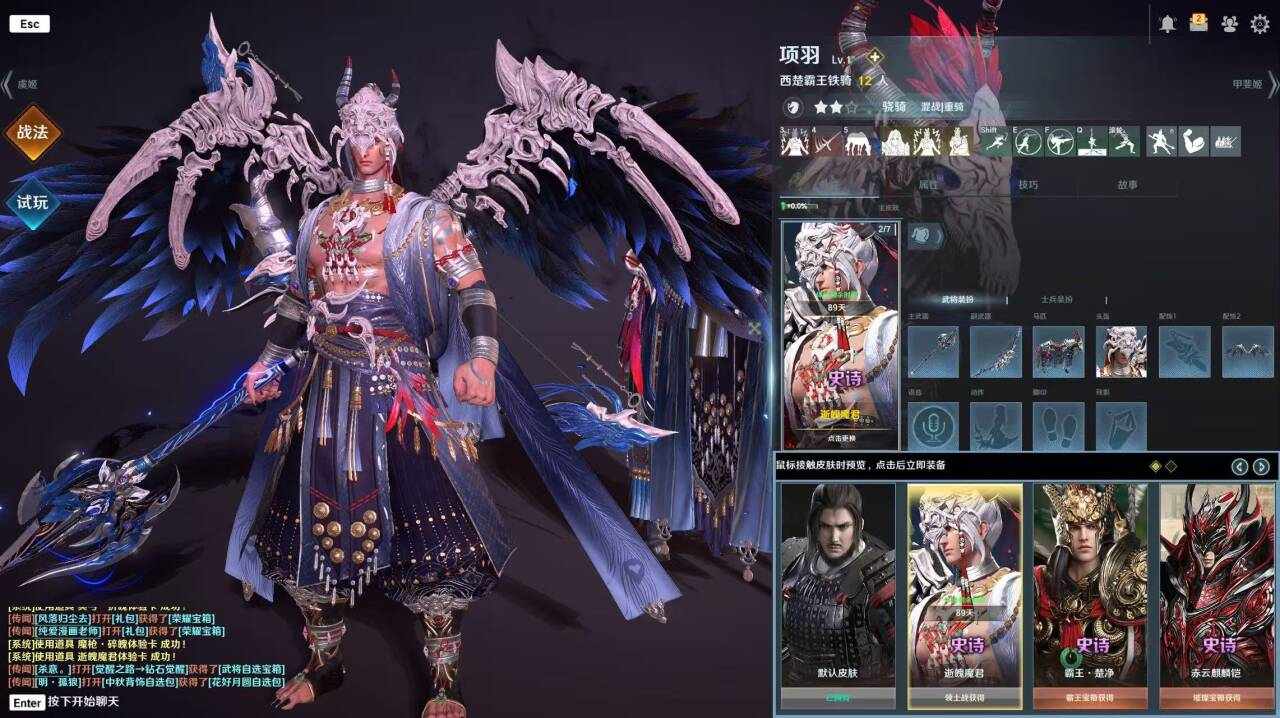Viewport: 1280px width, 718px height.
Task: Open the mail inbox icon
Action: click(1198, 24)
